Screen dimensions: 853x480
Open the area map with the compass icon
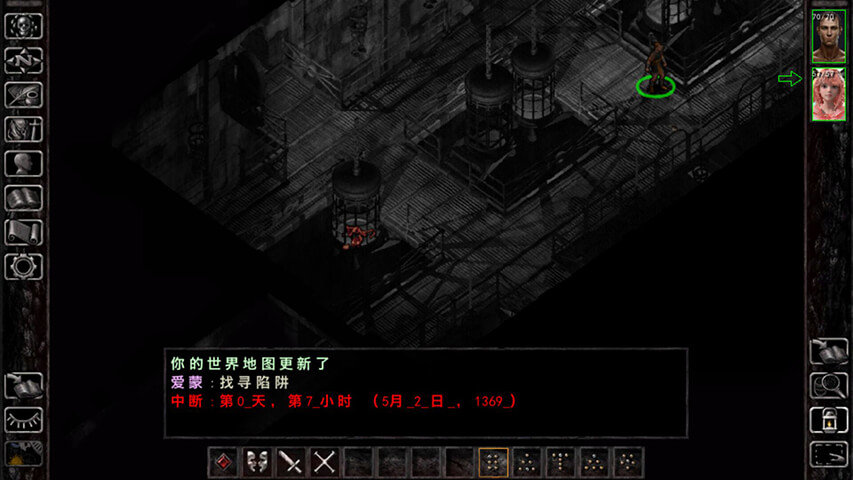(23, 61)
